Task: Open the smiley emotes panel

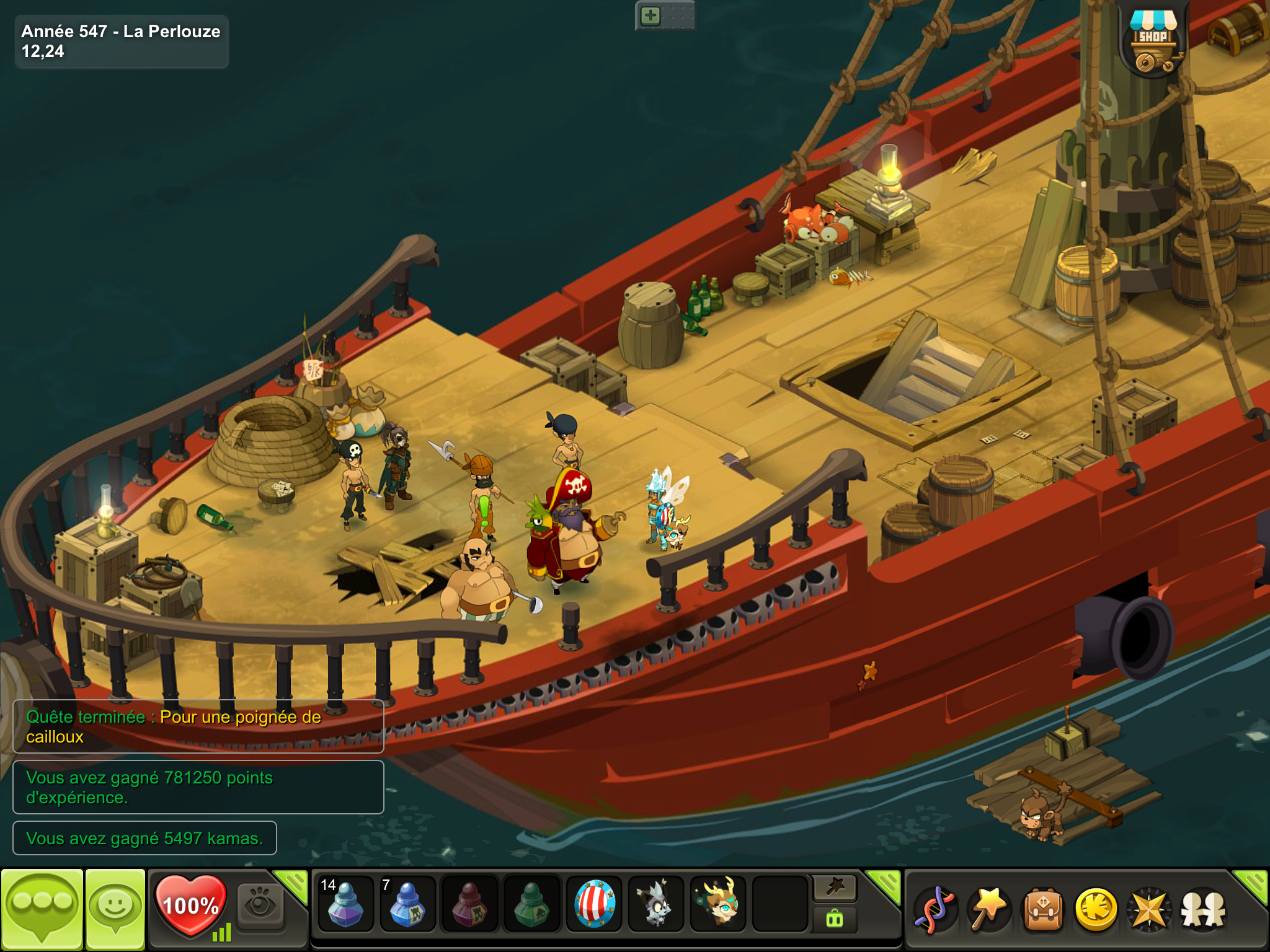Action: (x=115, y=909)
